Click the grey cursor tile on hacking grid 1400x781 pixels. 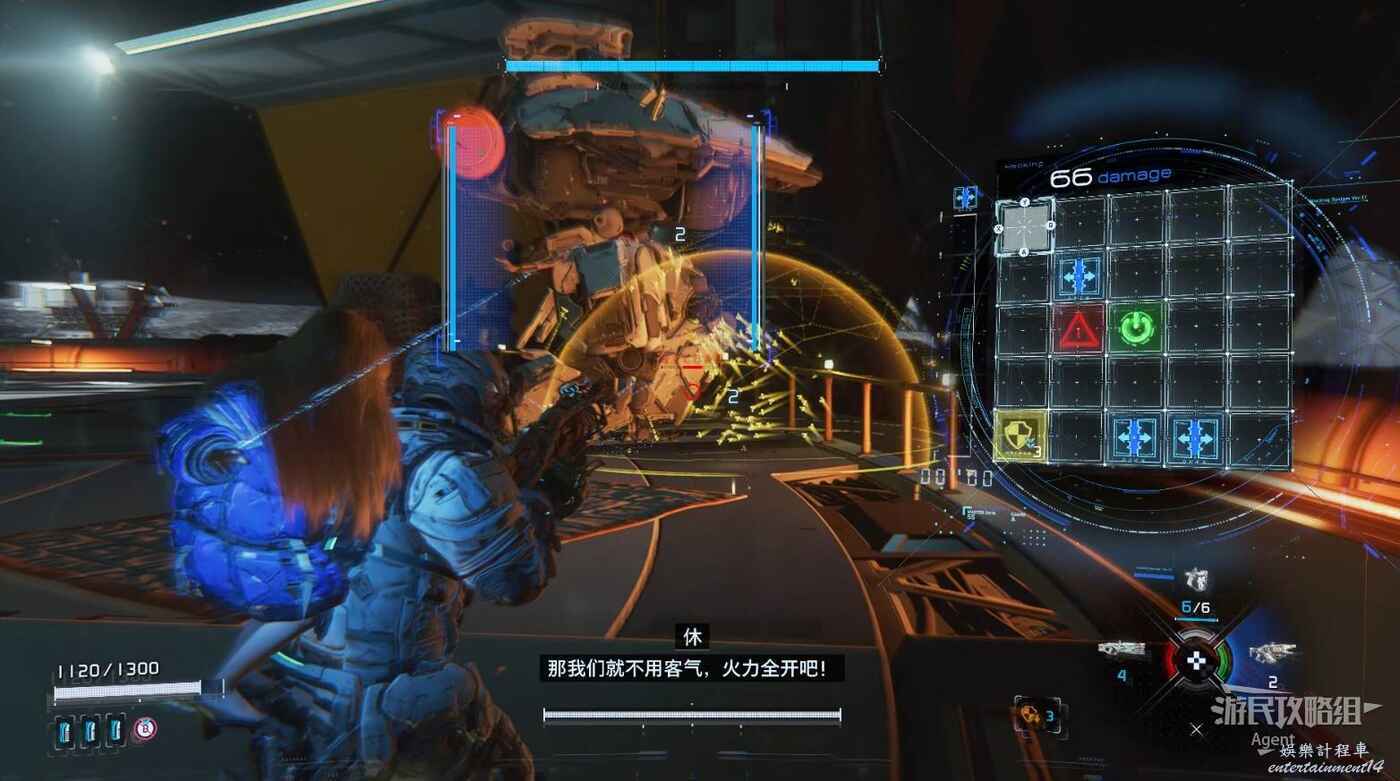(x=1025, y=225)
